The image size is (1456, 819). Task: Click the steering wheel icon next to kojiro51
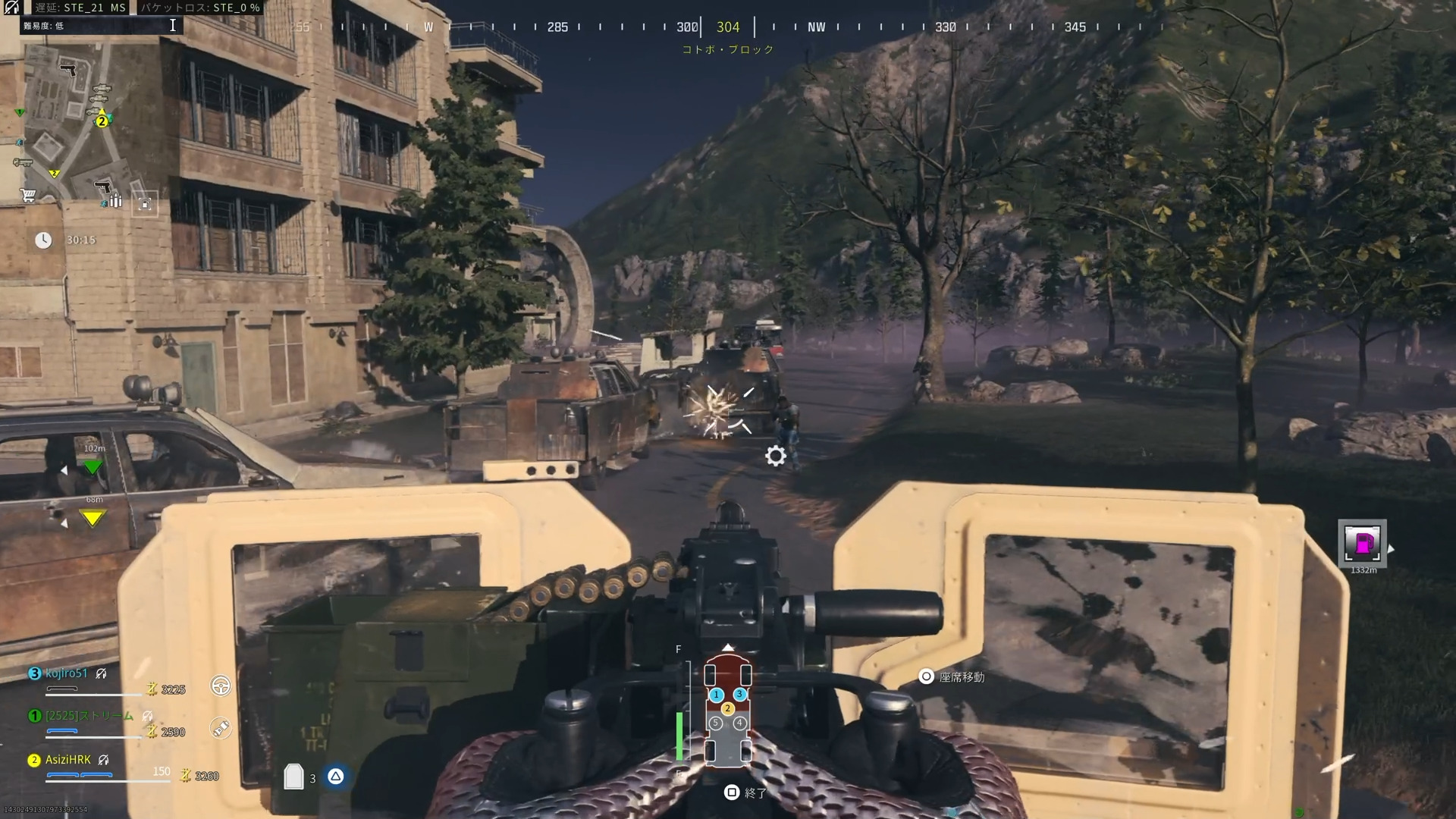[221, 687]
